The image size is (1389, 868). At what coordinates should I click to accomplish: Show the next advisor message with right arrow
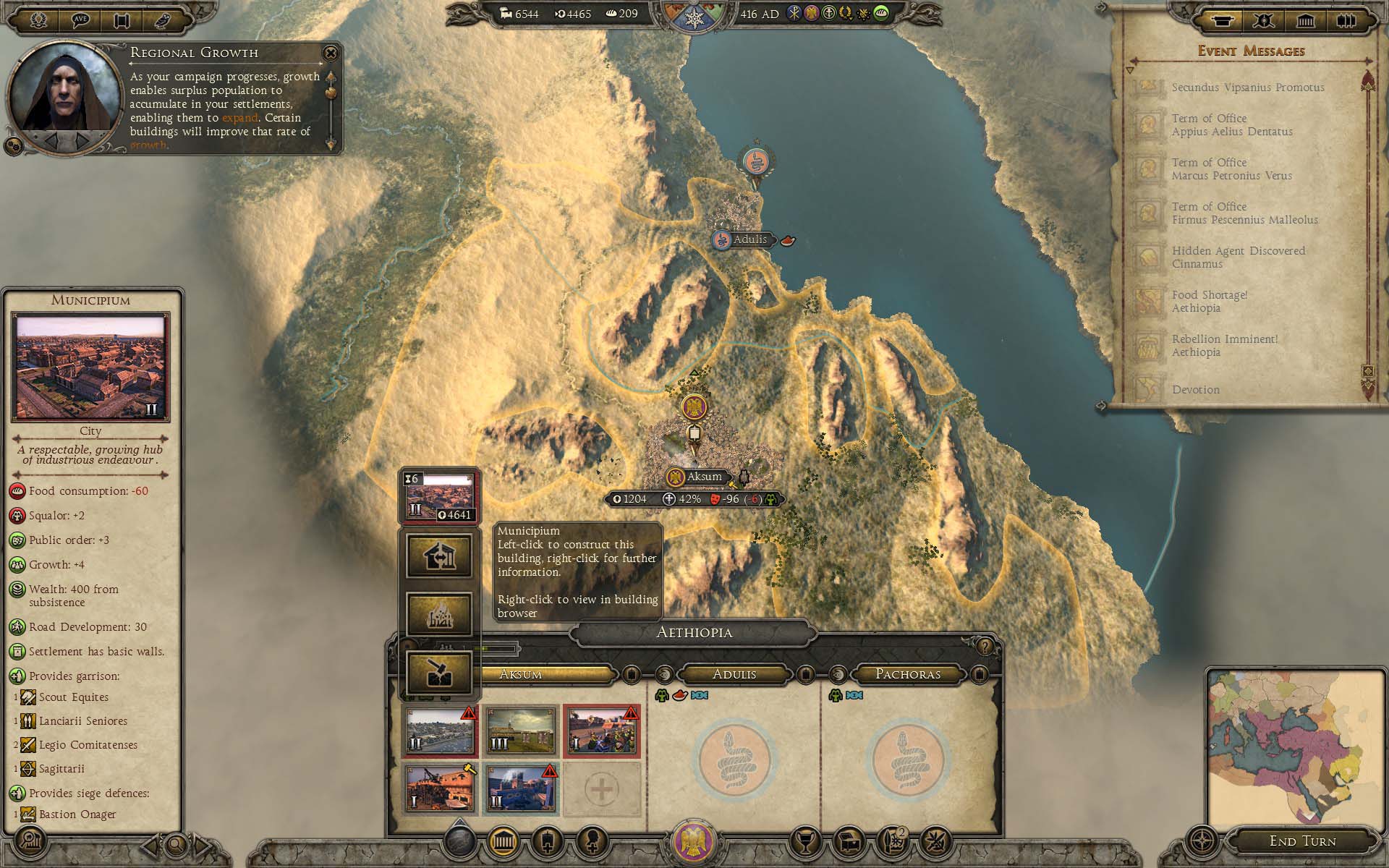[x=84, y=139]
